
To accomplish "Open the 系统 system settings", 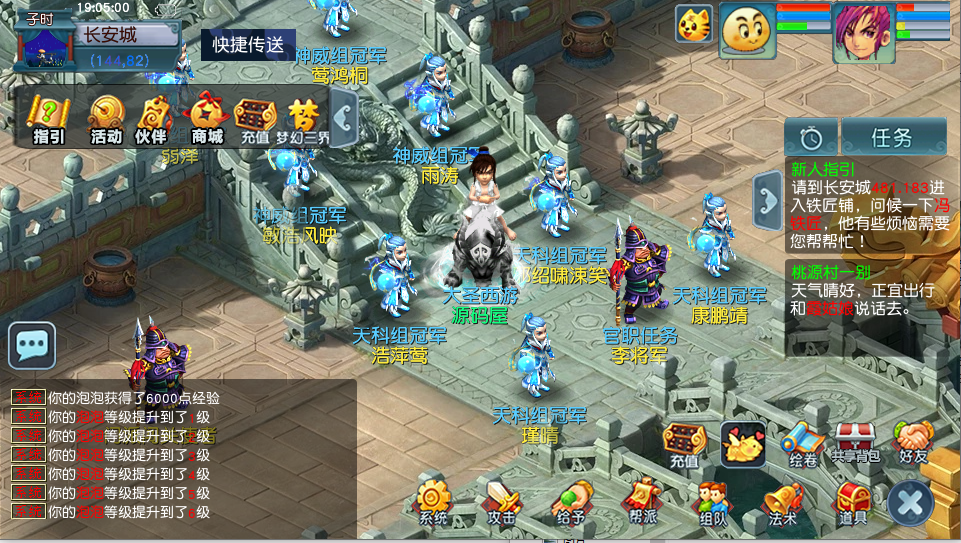I will coord(434,501).
